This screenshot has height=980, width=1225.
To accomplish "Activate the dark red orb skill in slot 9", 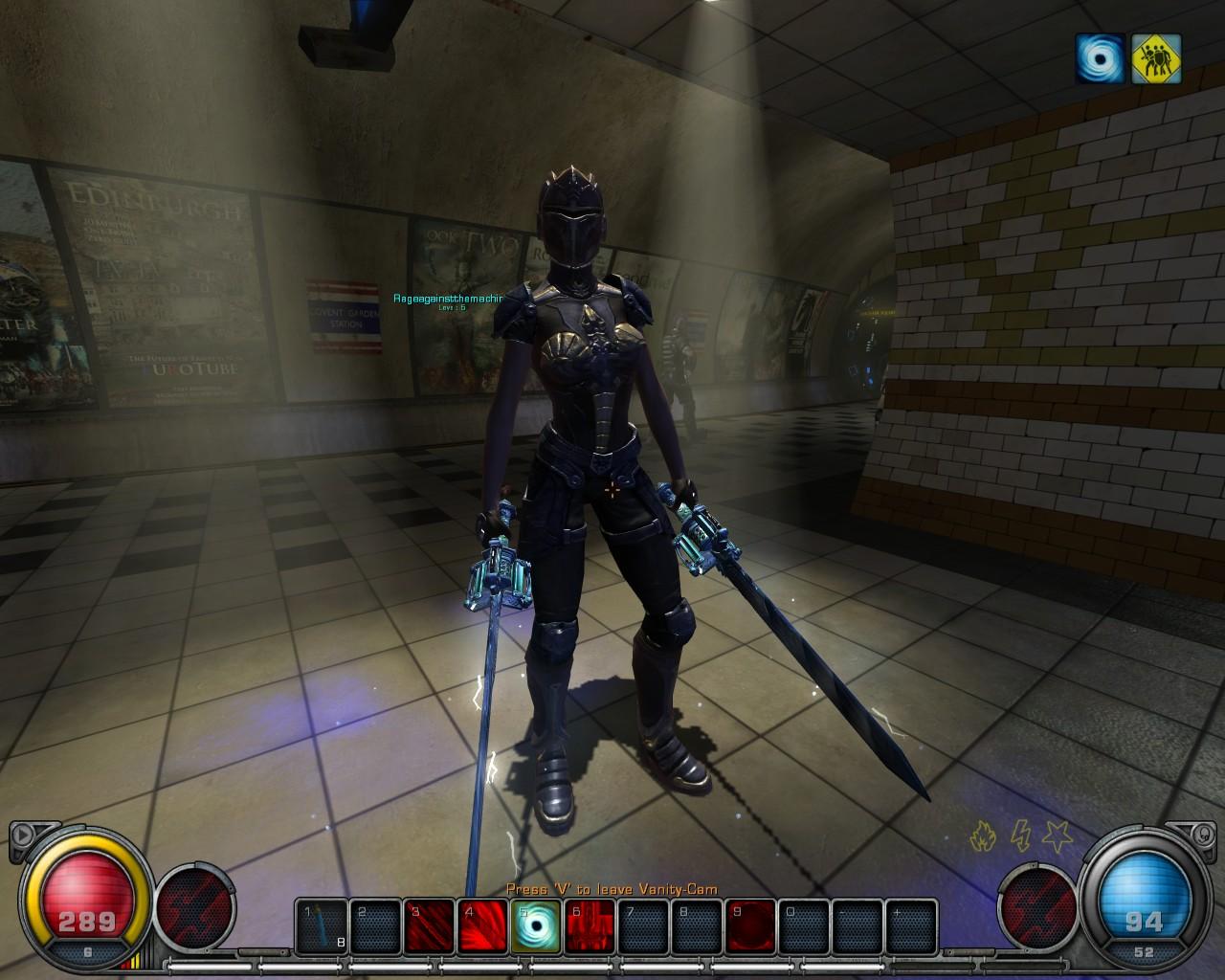I will 749,926.
